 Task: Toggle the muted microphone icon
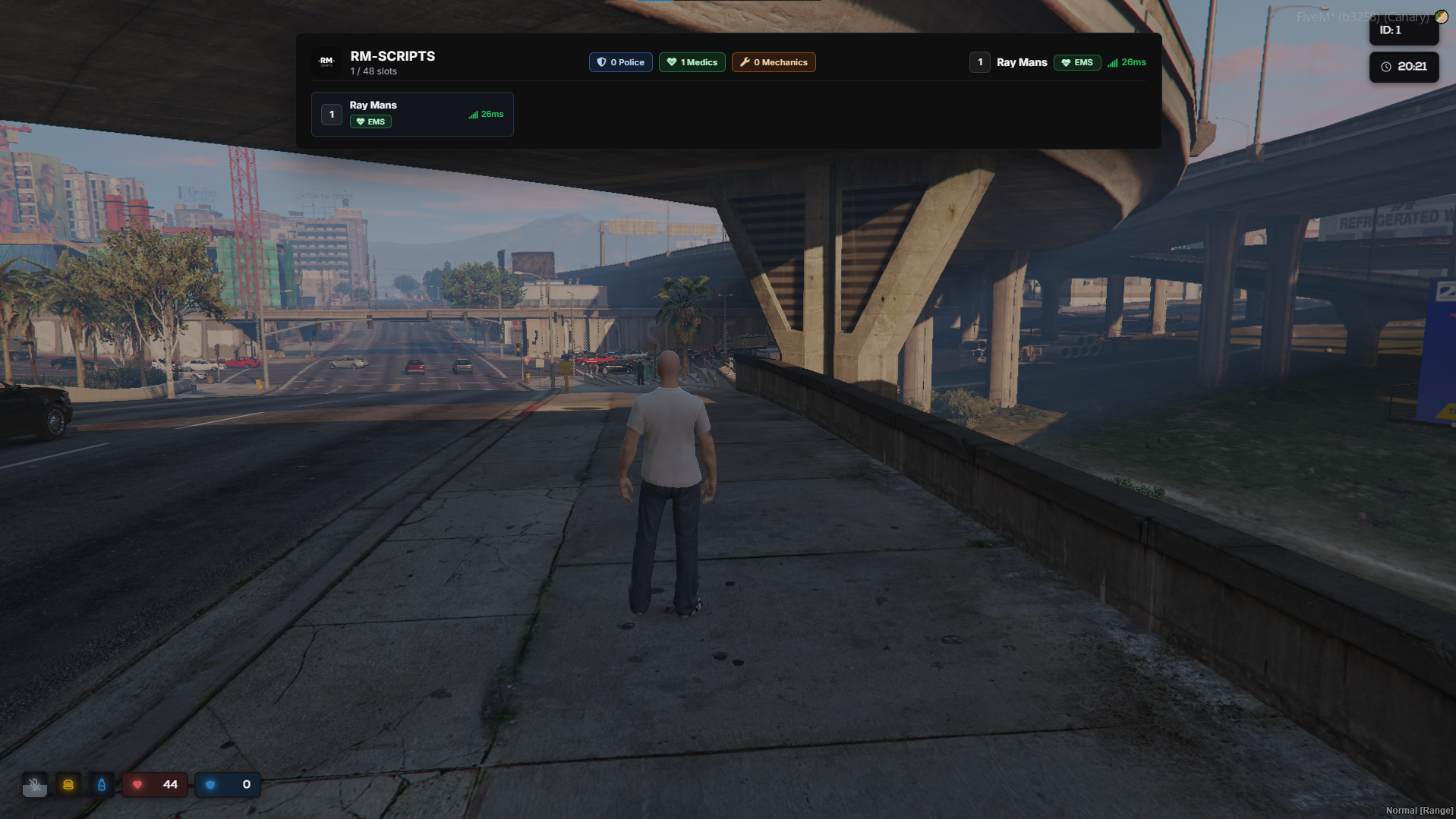coord(35,785)
